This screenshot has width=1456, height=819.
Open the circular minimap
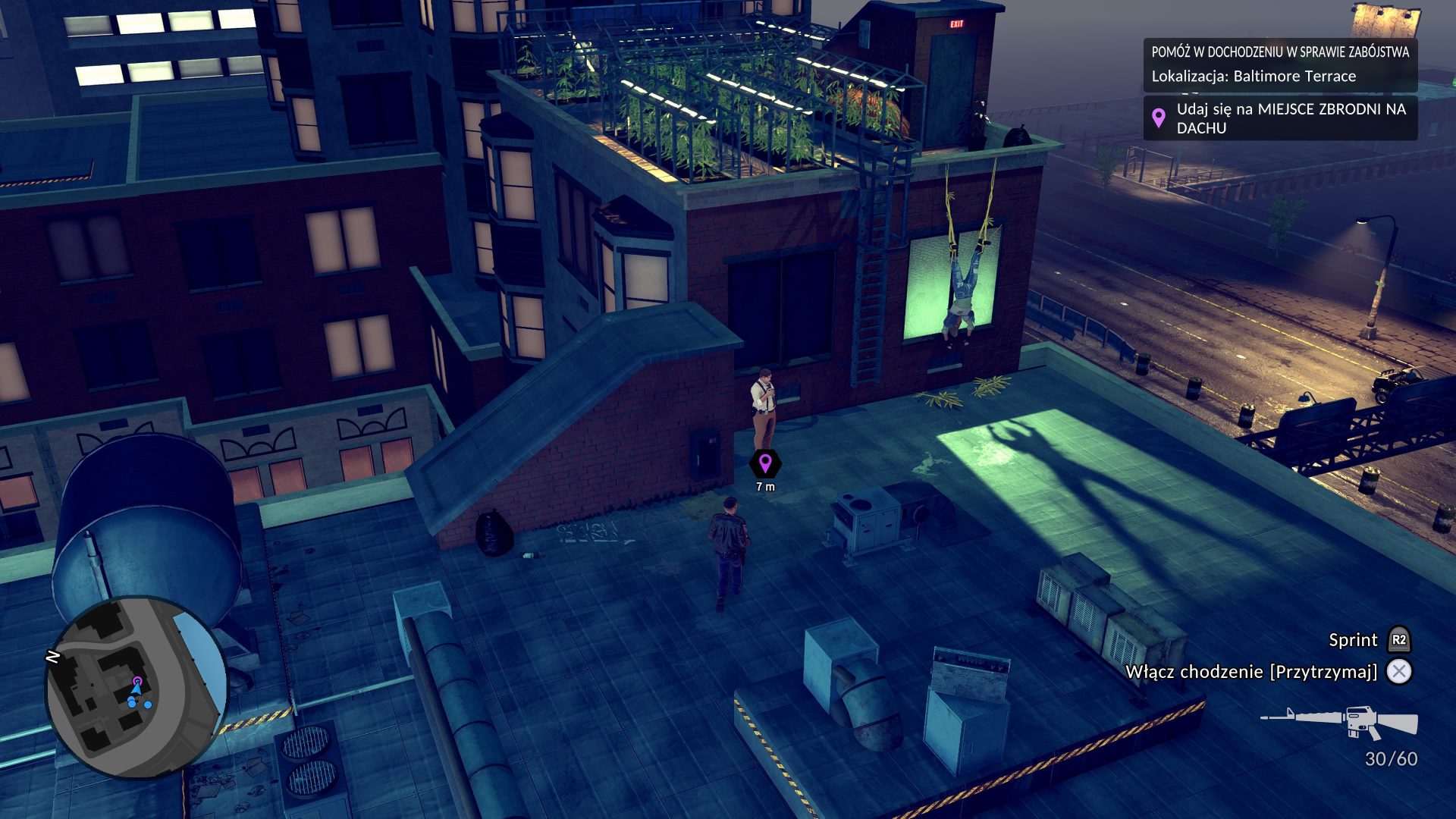136,688
